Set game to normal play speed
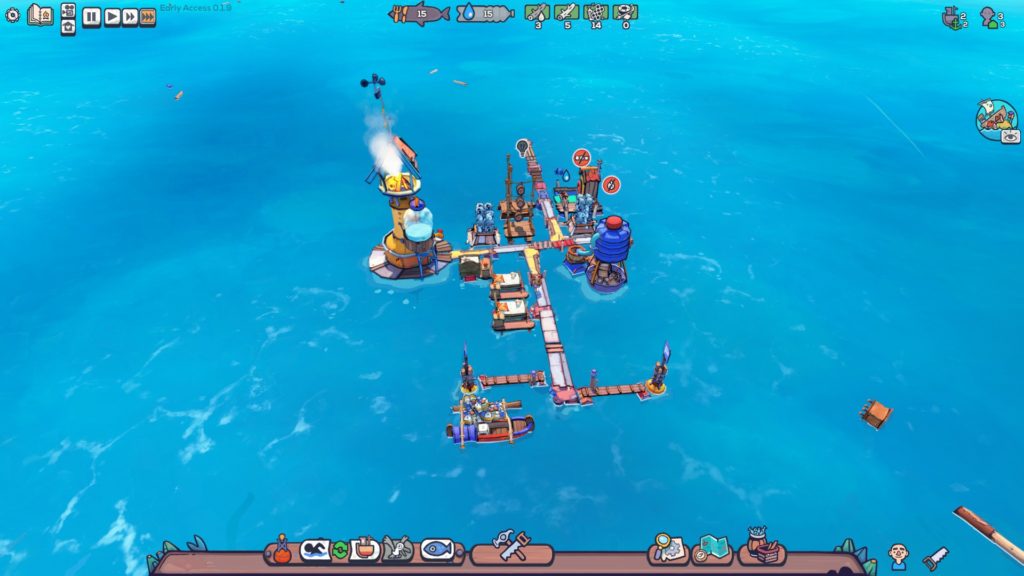The image size is (1024, 576). pyautogui.click(x=111, y=17)
